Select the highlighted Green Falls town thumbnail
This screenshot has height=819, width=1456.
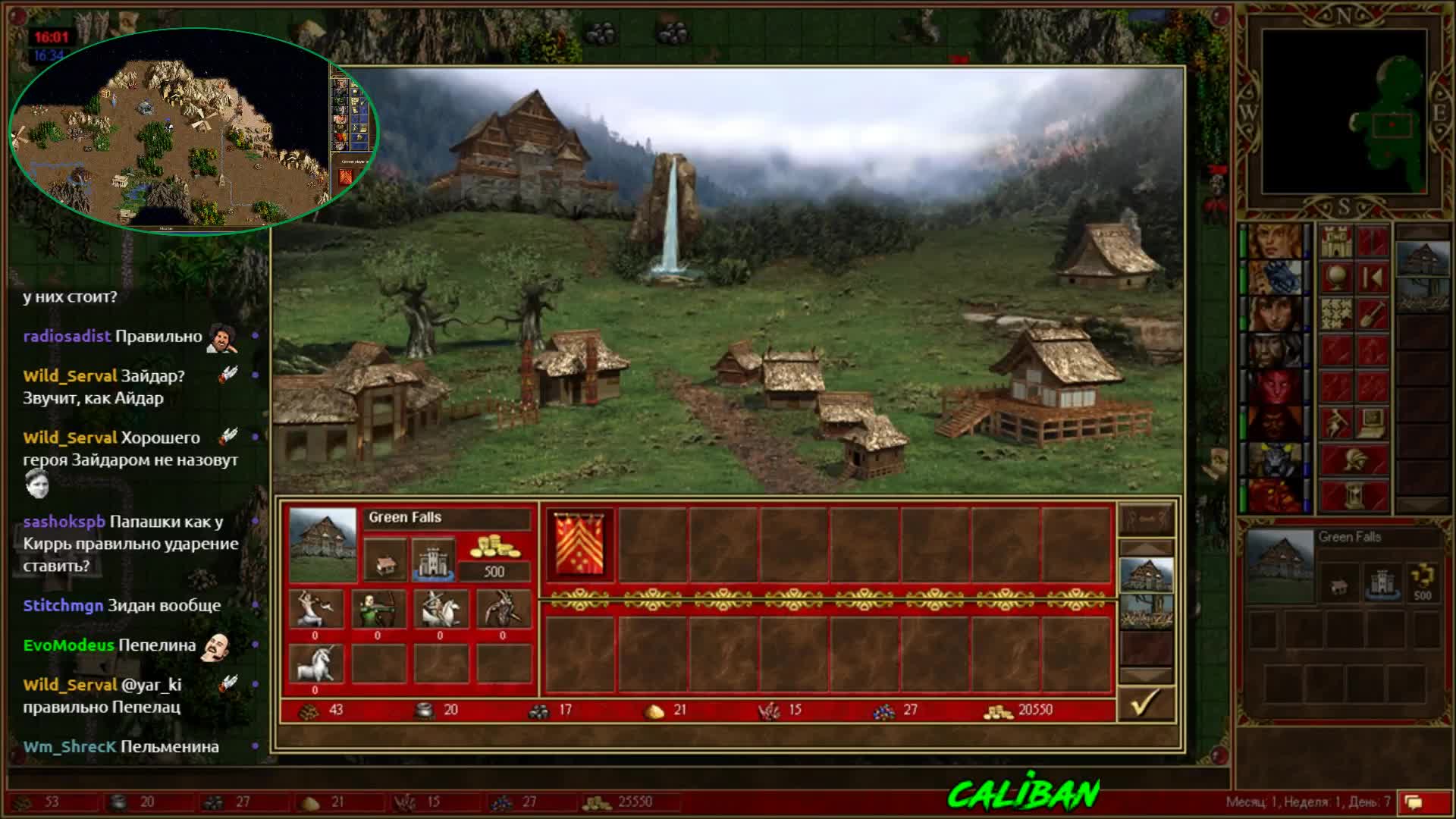point(1146,575)
